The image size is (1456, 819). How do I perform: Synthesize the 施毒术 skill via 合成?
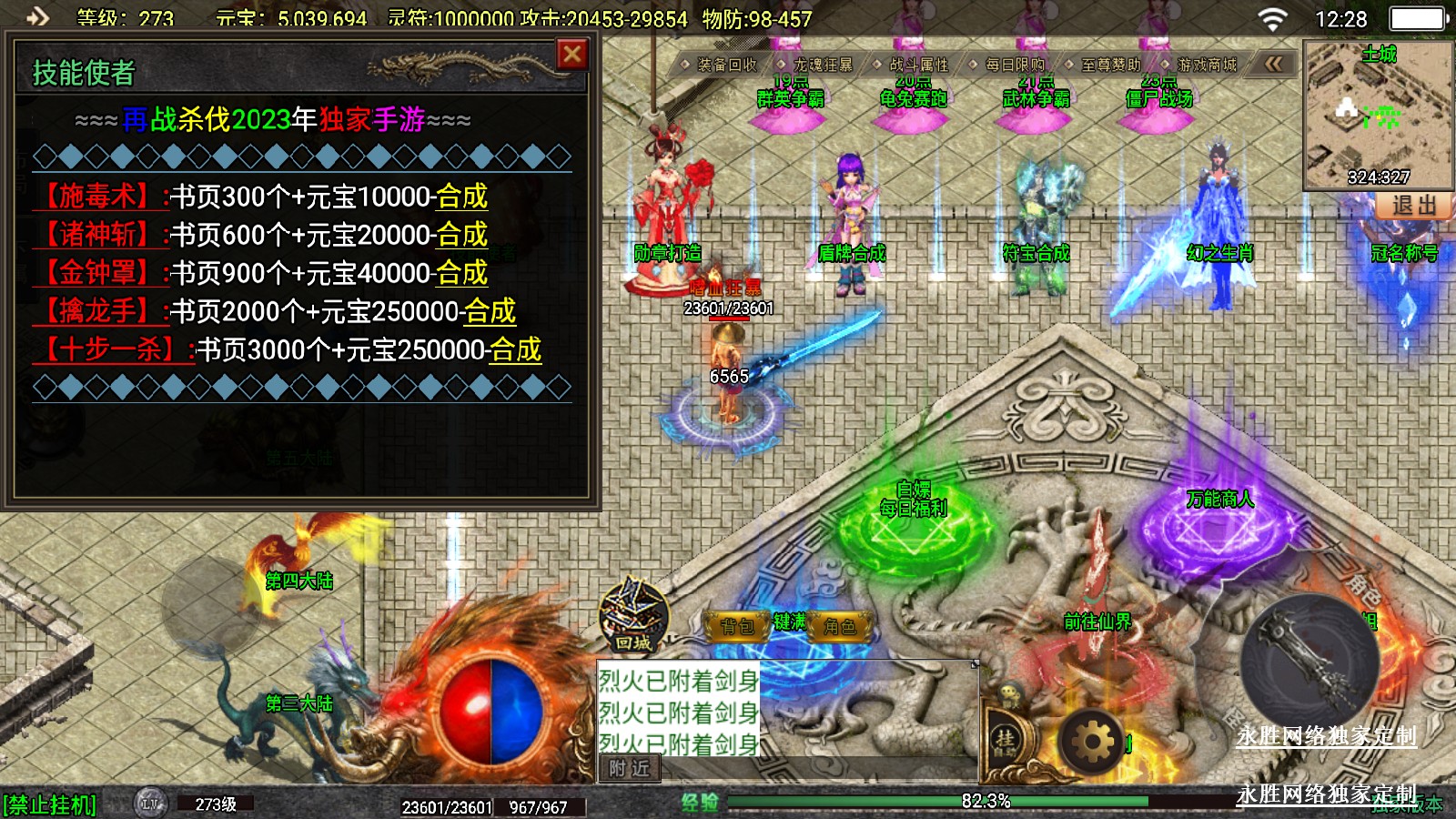(x=461, y=197)
